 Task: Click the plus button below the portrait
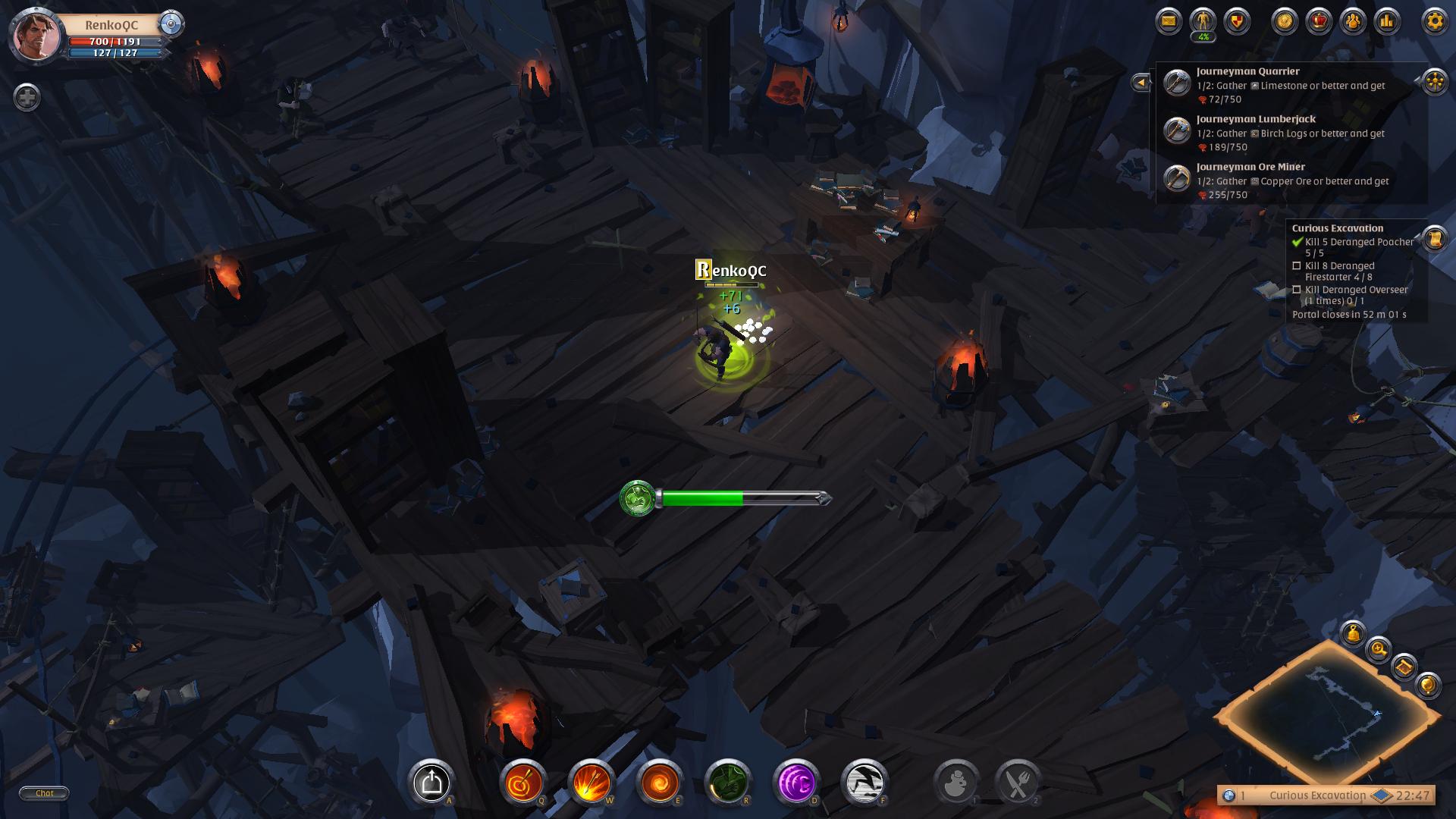point(27,97)
